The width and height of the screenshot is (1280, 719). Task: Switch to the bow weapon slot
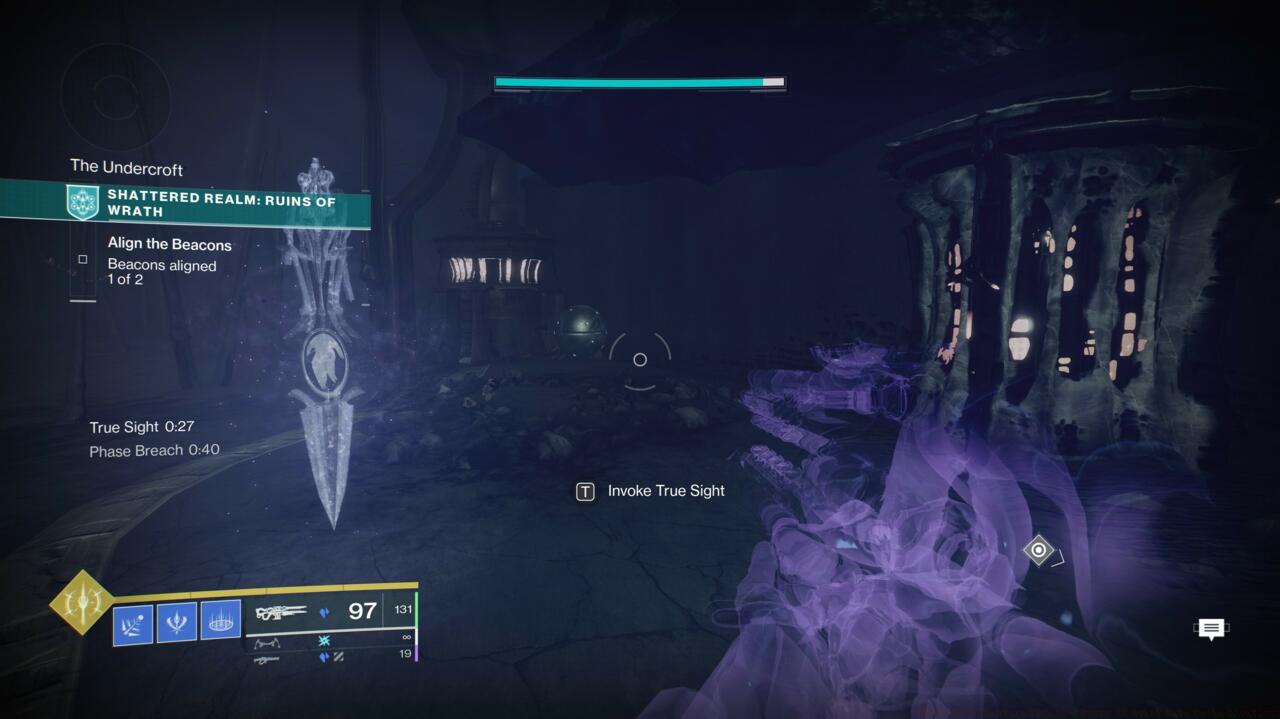tap(266, 643)
